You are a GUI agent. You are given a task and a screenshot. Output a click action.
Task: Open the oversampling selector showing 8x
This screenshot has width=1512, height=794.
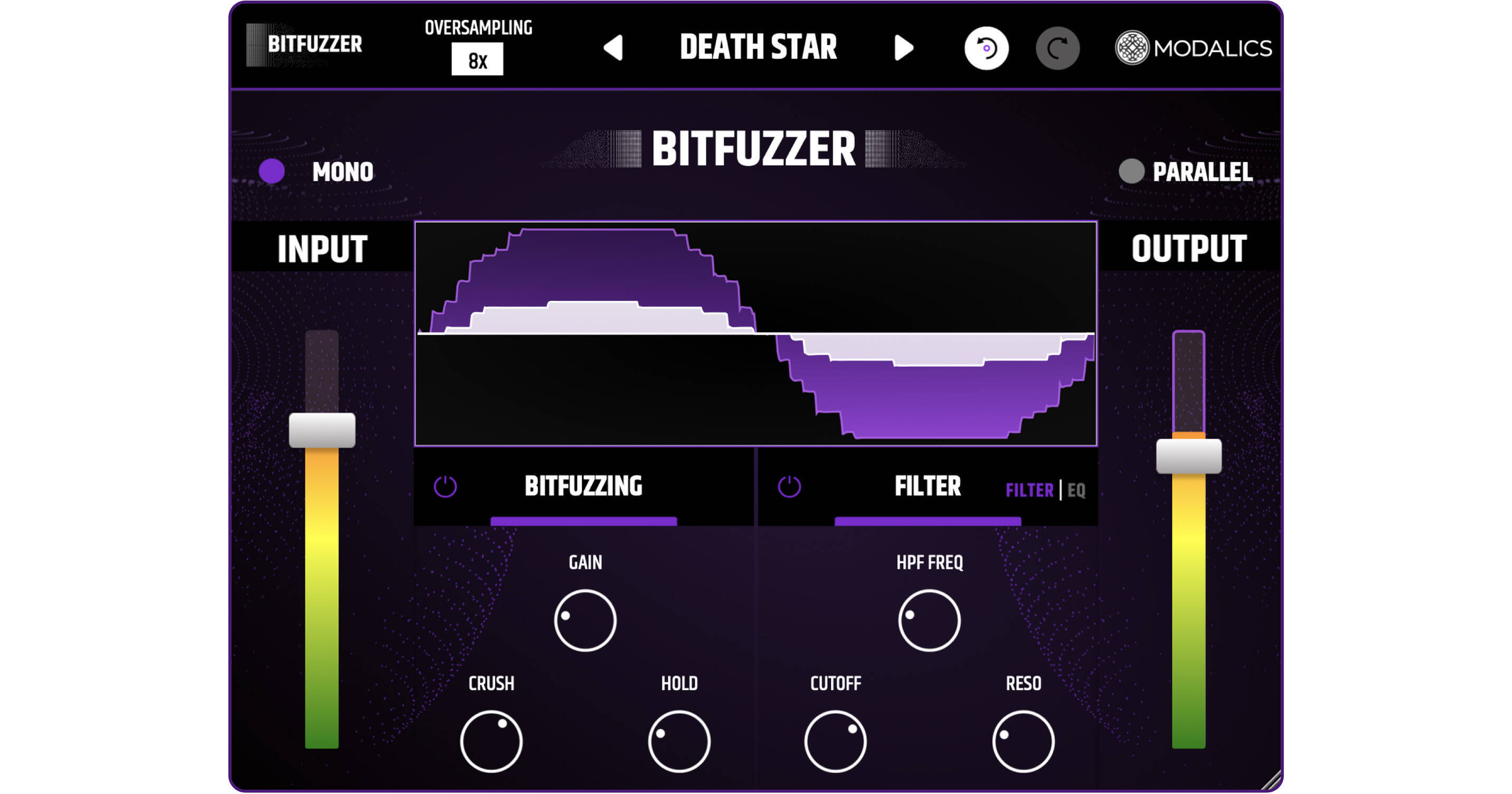pyautogui.click(x=477, y=60)
